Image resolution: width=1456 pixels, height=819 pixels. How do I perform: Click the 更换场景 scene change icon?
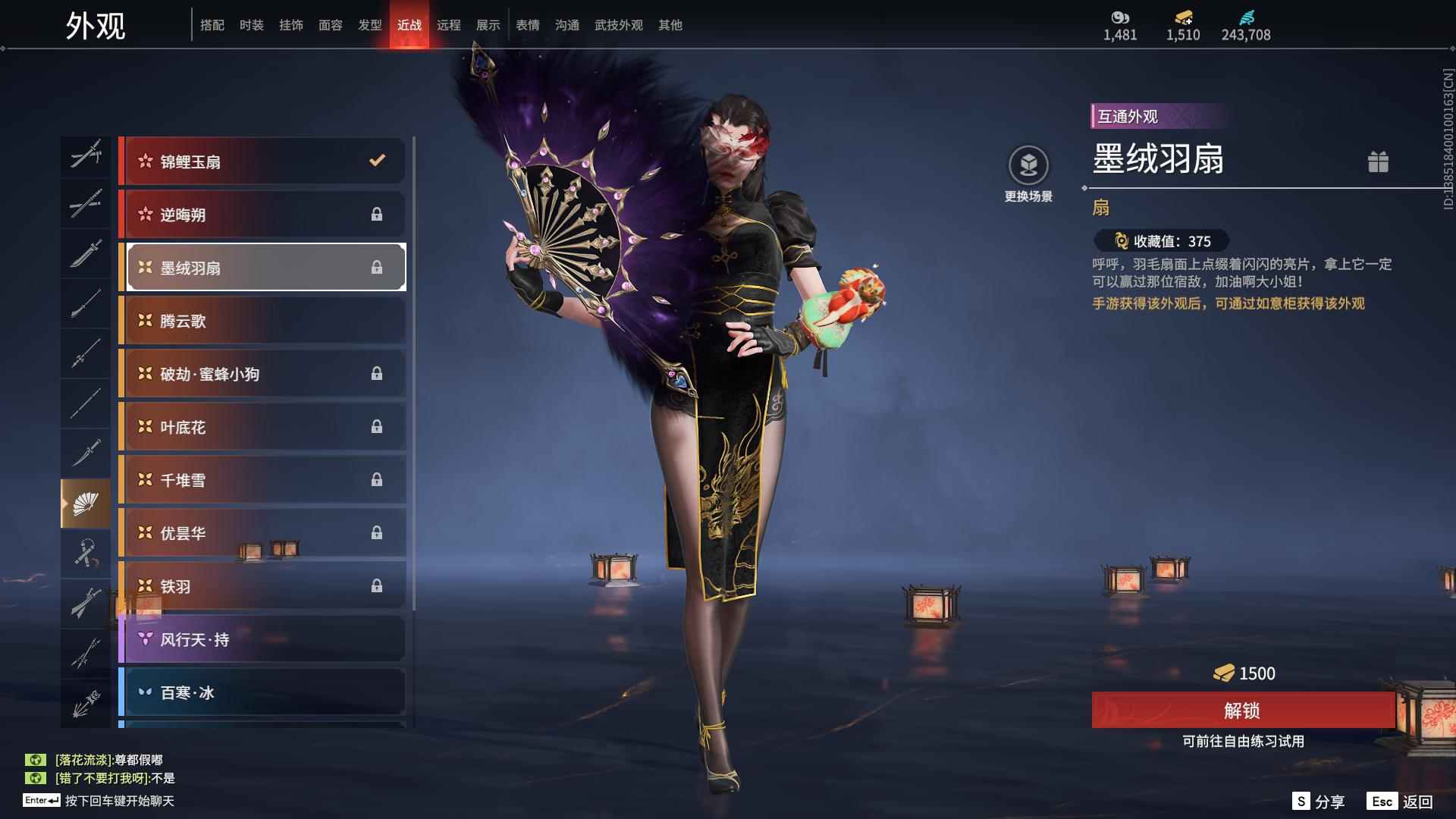click(x=1028, y=165)
